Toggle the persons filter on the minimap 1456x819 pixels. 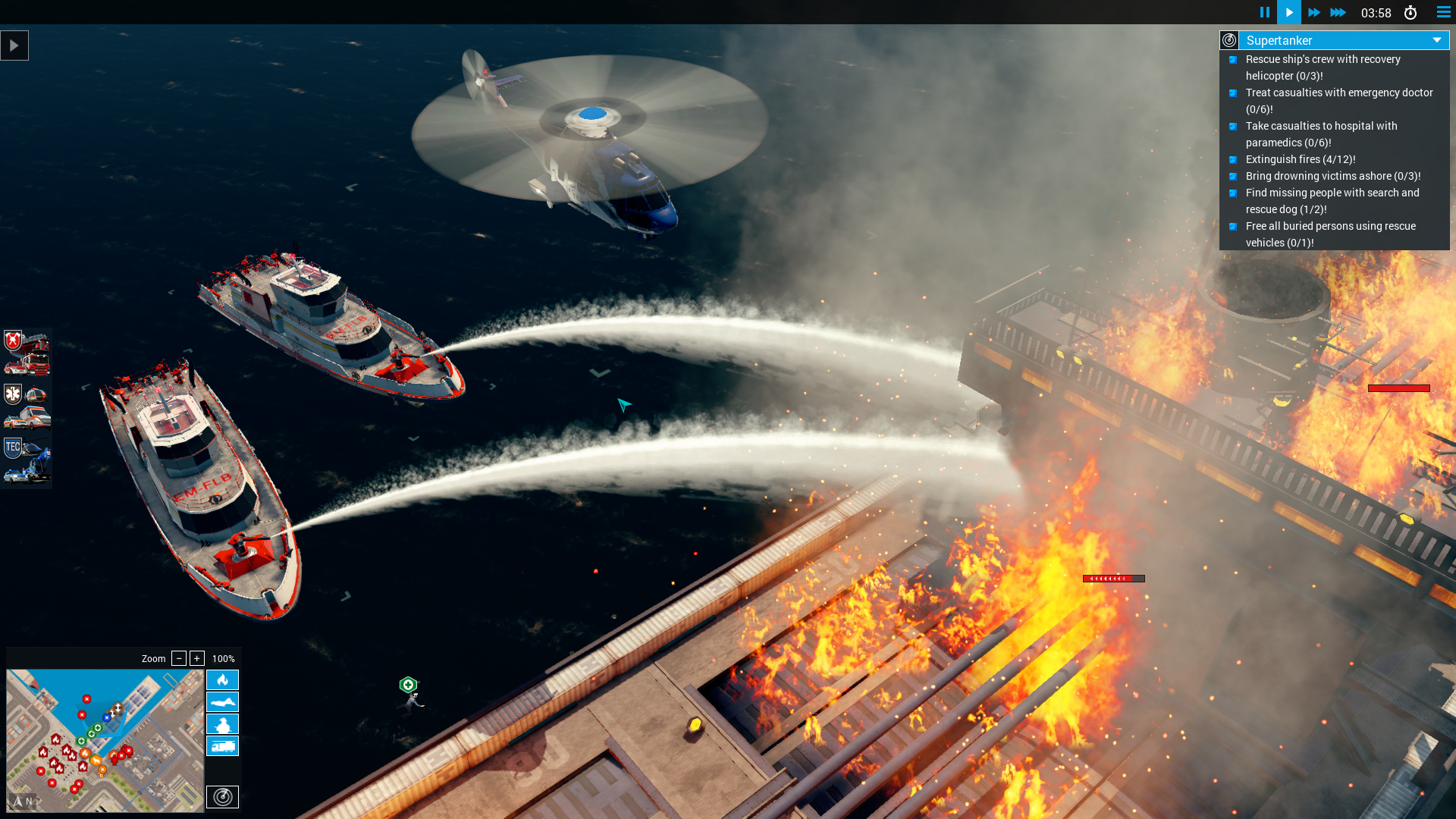click(x=222, y=724)
